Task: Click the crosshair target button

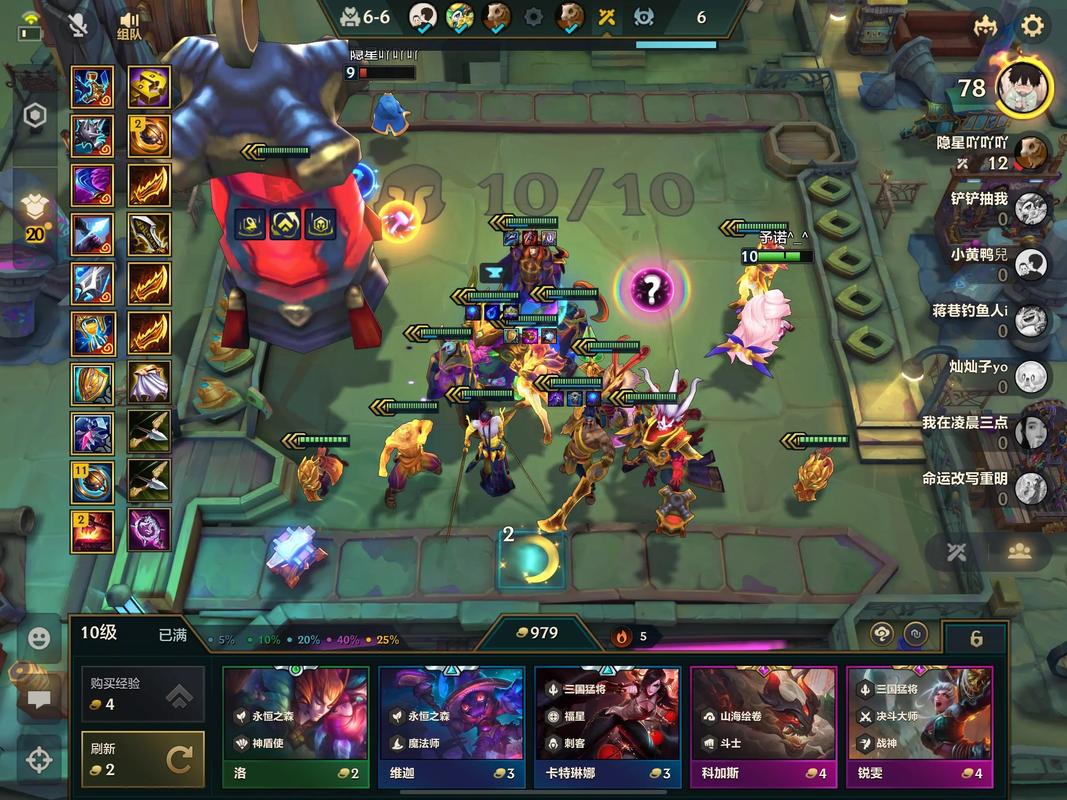Action: point(39,760)
